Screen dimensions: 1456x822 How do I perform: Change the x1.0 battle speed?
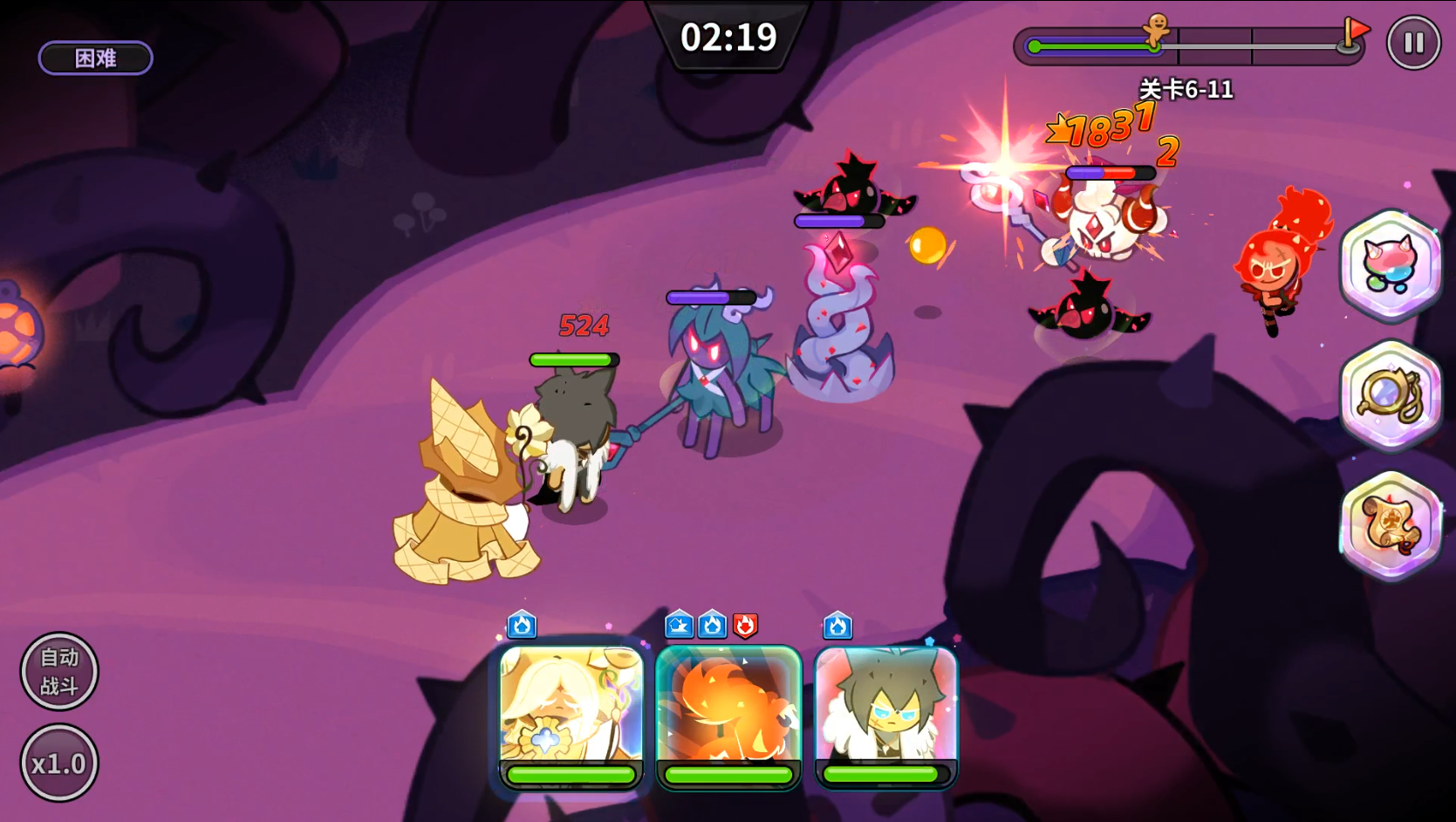[x=59, y=764]
